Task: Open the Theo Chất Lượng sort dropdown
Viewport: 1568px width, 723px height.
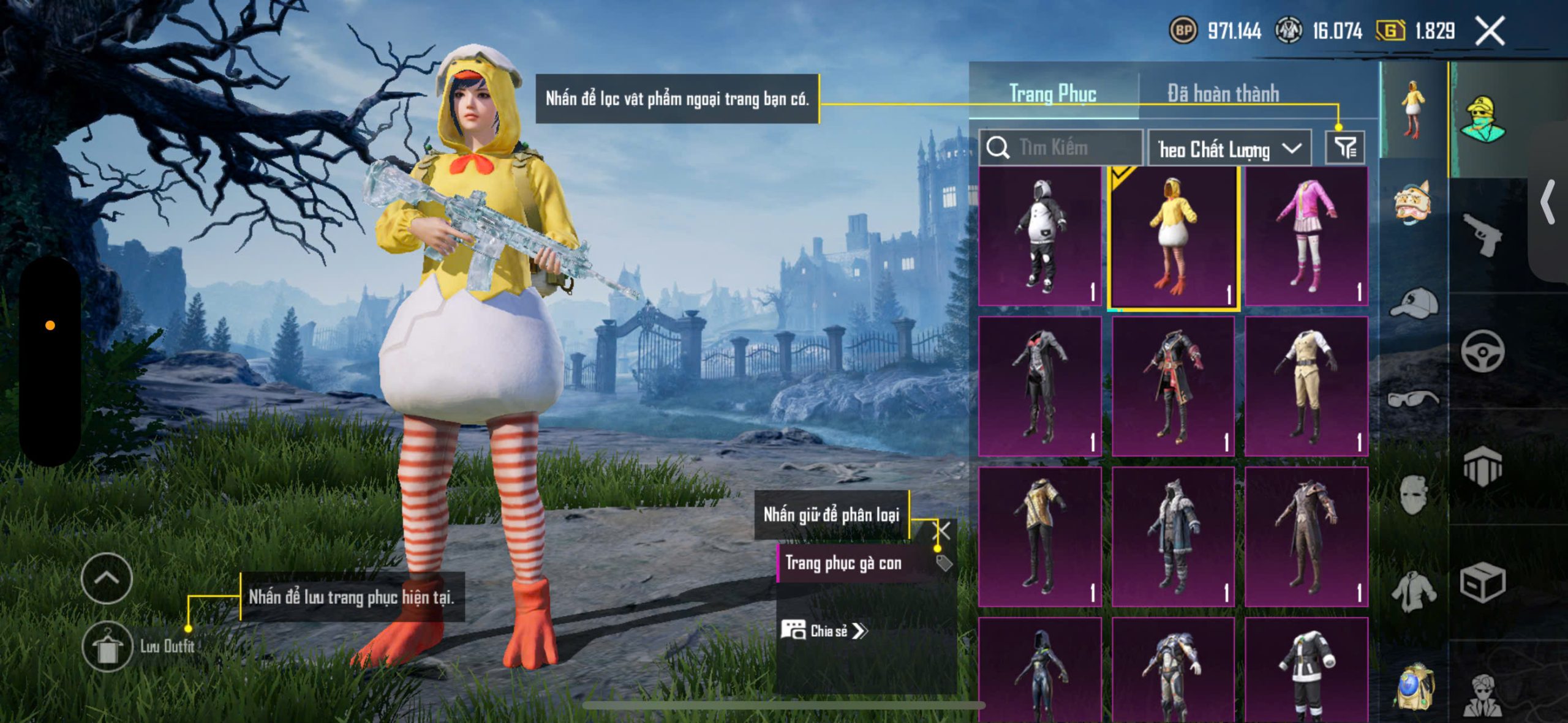Action: (1229, 148)
